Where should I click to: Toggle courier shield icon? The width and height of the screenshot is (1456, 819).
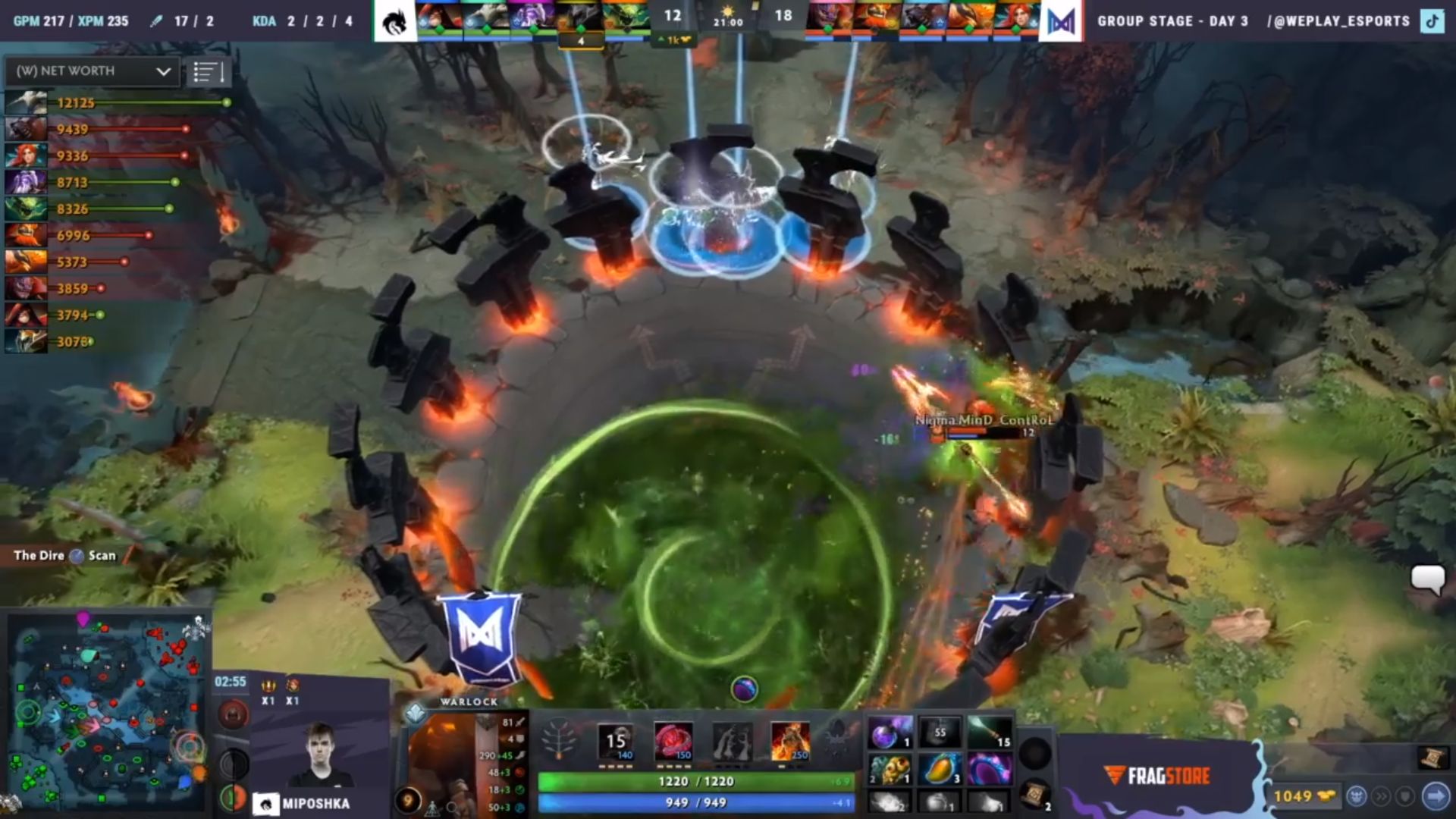1405,798
